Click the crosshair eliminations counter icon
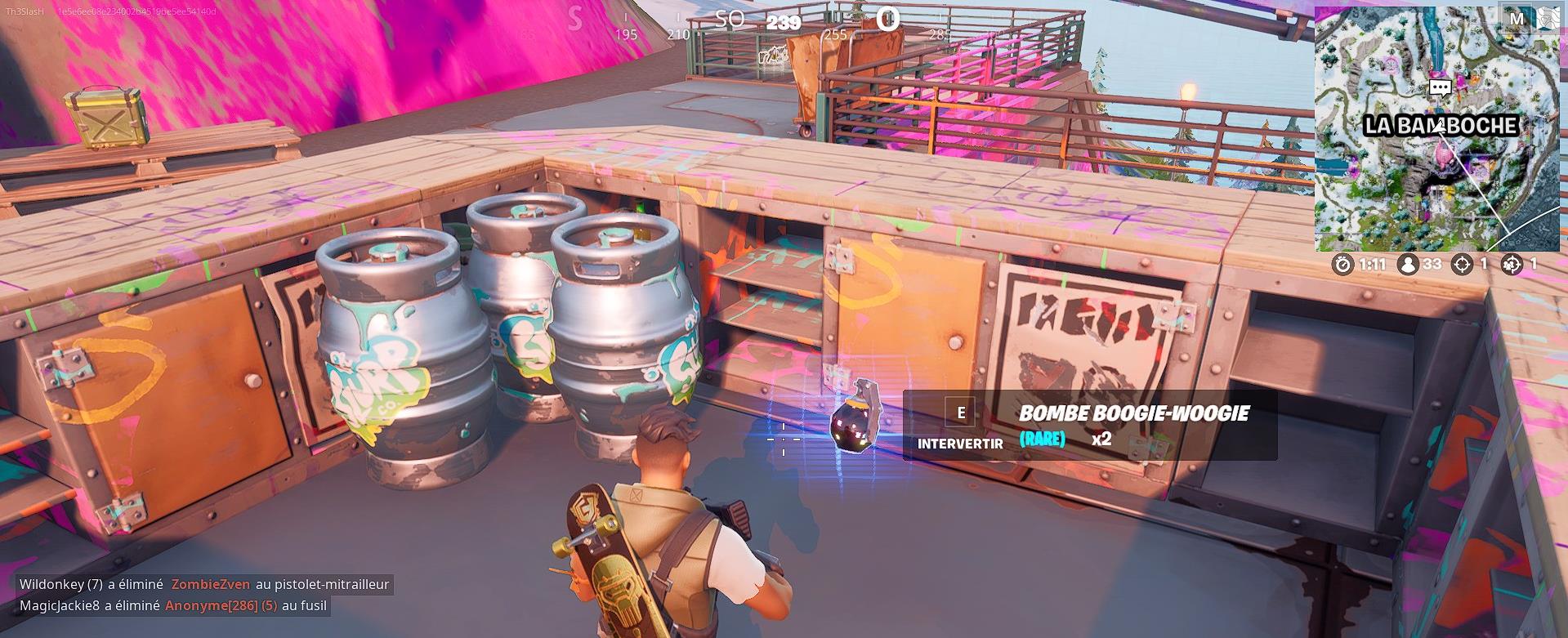 click(1463, 264)
